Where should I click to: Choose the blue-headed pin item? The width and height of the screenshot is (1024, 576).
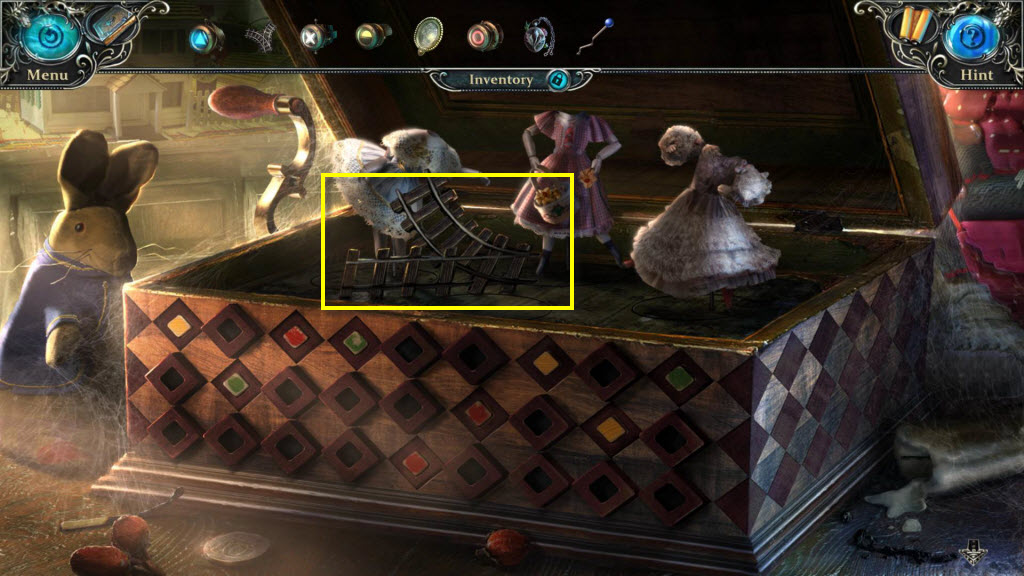tap(595, 37)
